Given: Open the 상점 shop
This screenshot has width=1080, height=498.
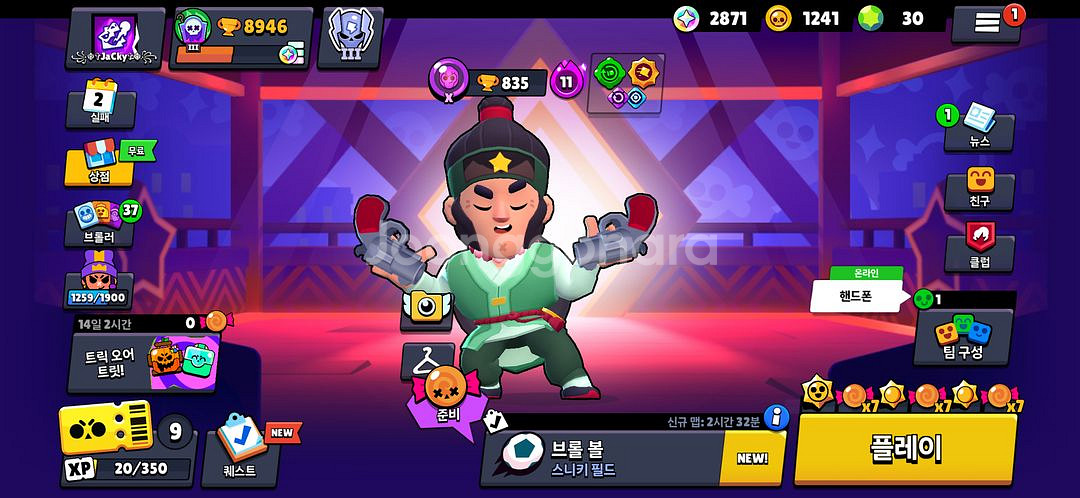Looking at the screenshot, I should (x=100, y=166).
